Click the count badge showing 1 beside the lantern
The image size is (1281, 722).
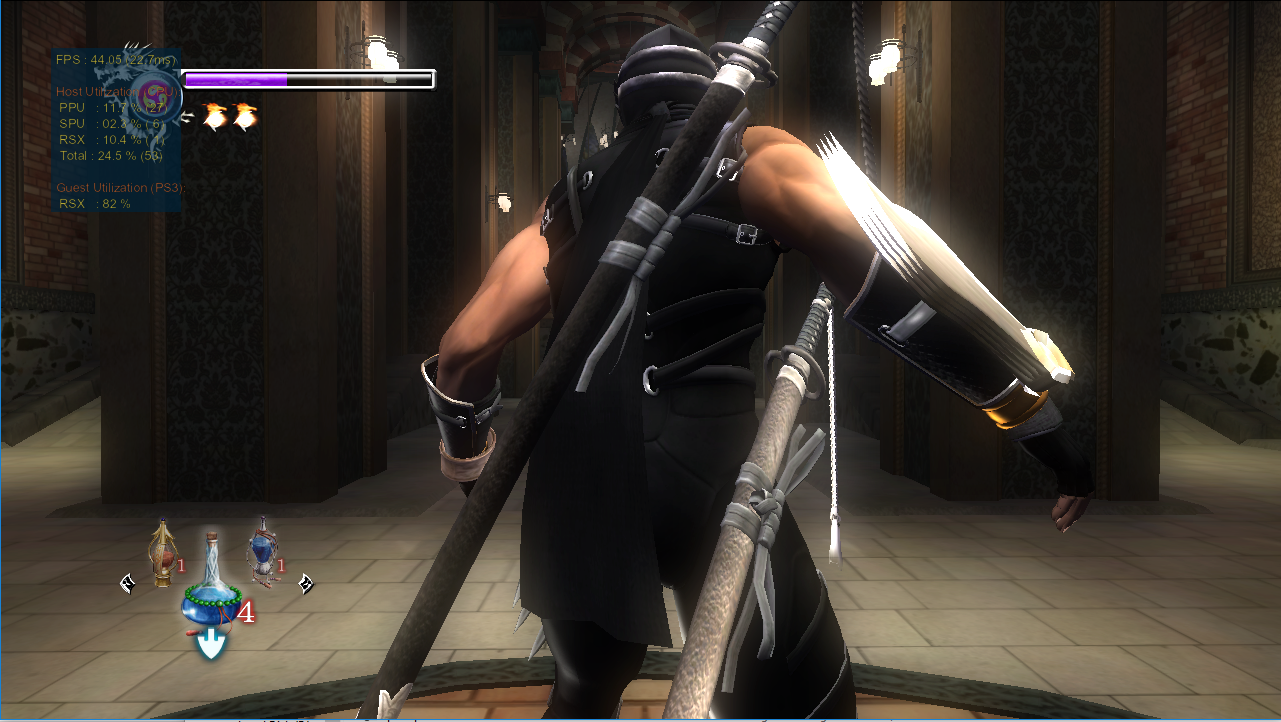(x=180, y=565)
